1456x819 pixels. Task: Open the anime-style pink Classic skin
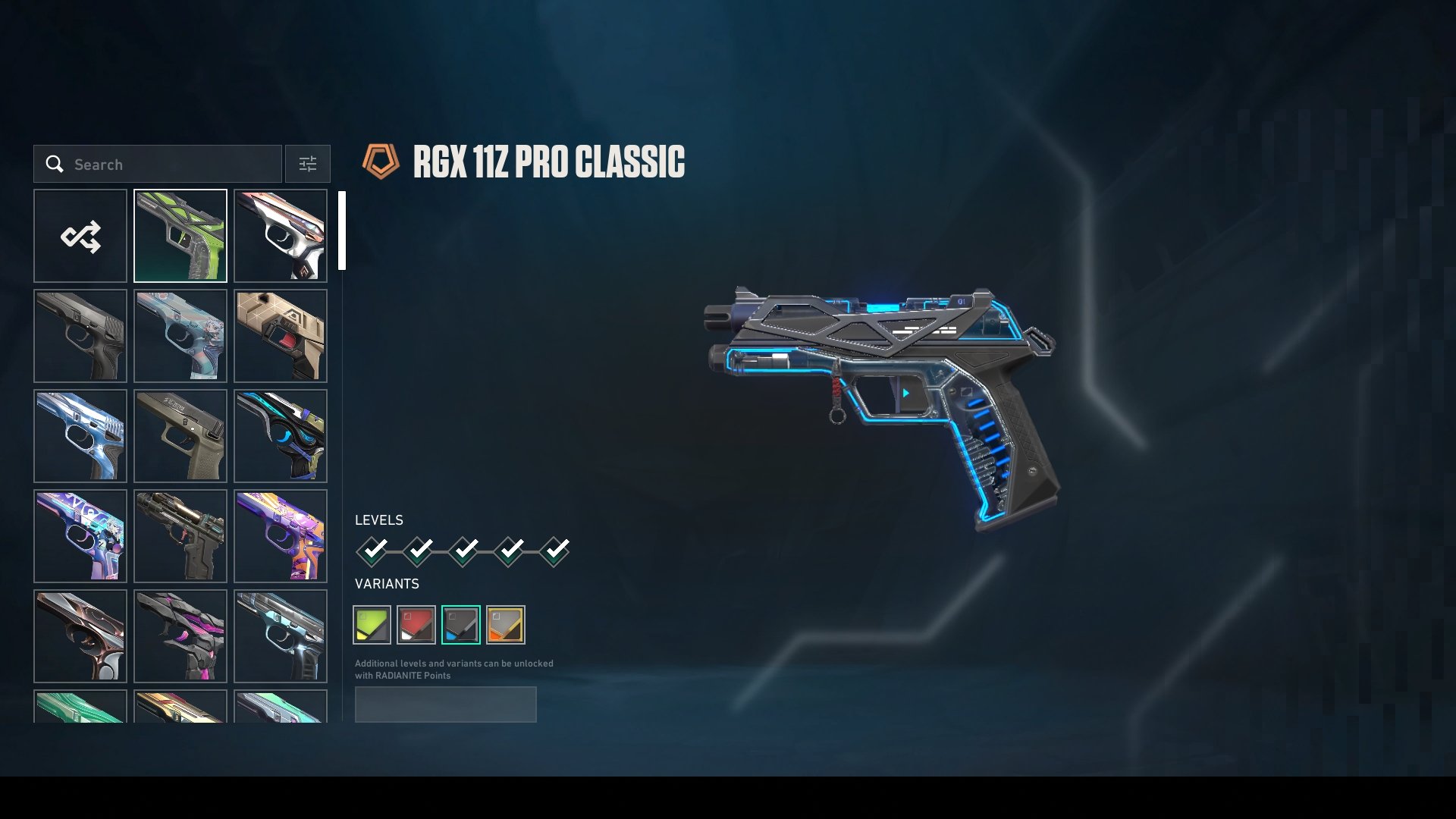pos(180,336)
